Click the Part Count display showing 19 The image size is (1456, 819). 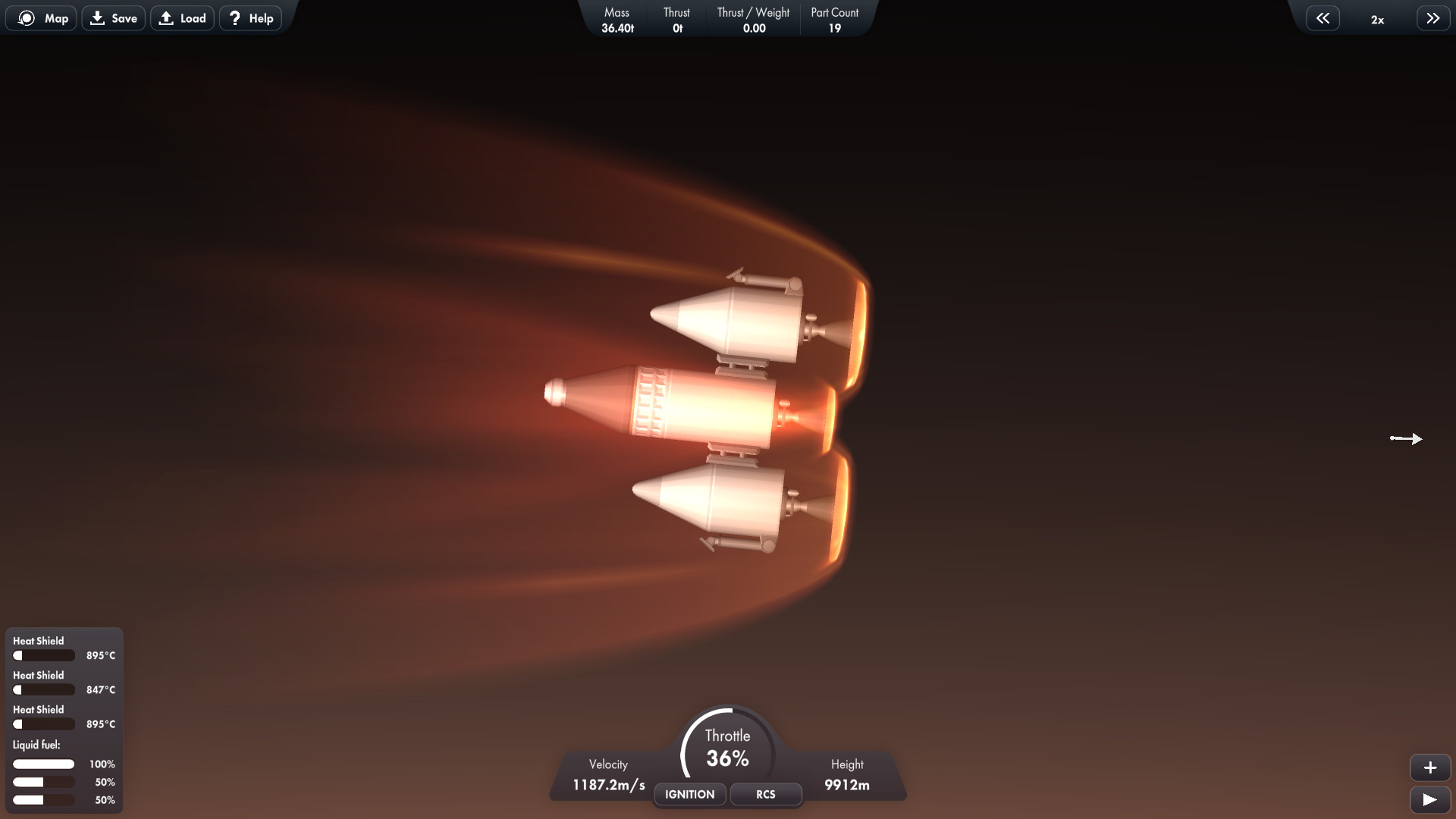pyautogui.click(x=834, y=19)
